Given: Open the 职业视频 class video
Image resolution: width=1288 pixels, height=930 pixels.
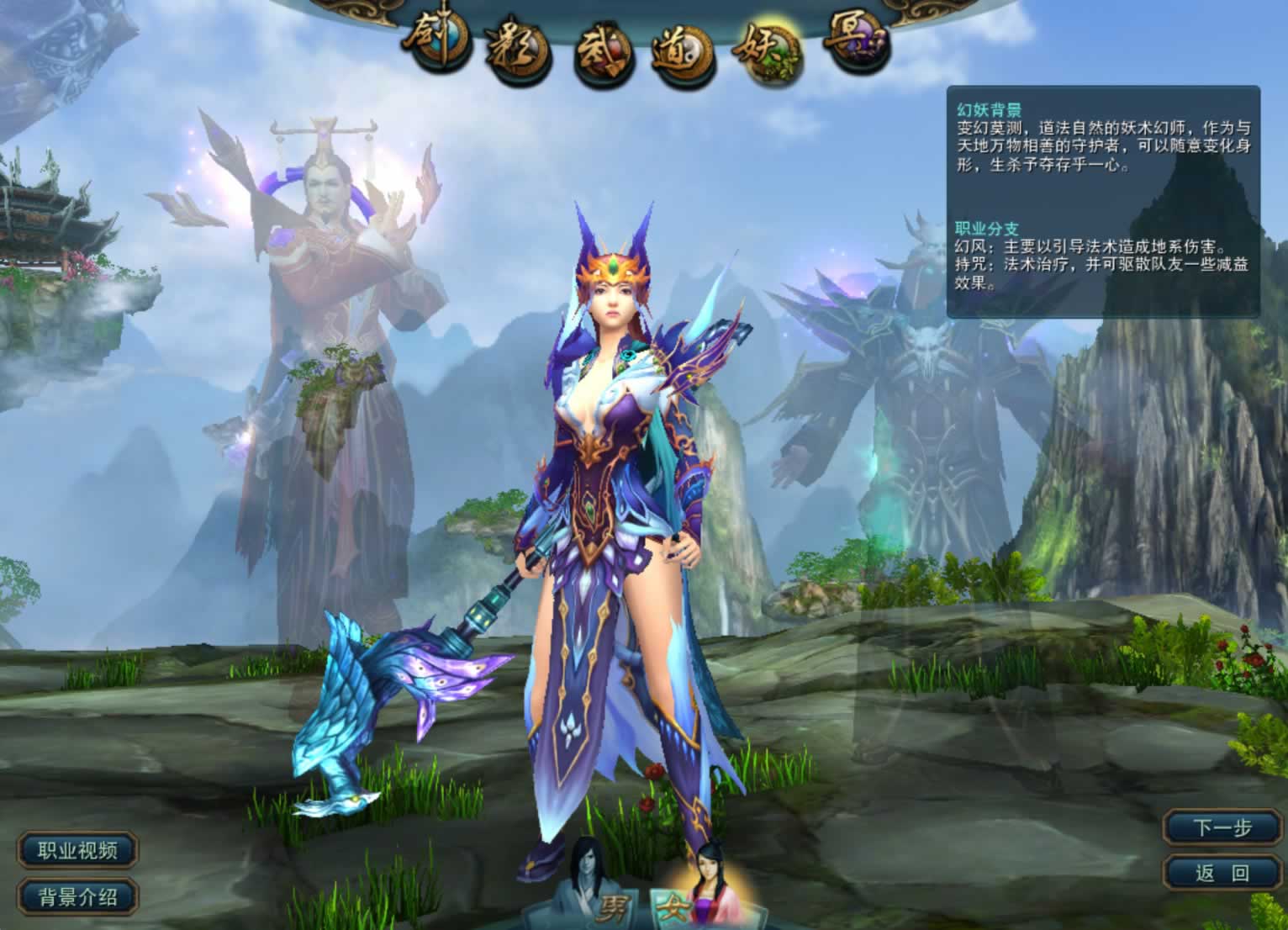Looking at the screenshot, I should click(77, 850).
